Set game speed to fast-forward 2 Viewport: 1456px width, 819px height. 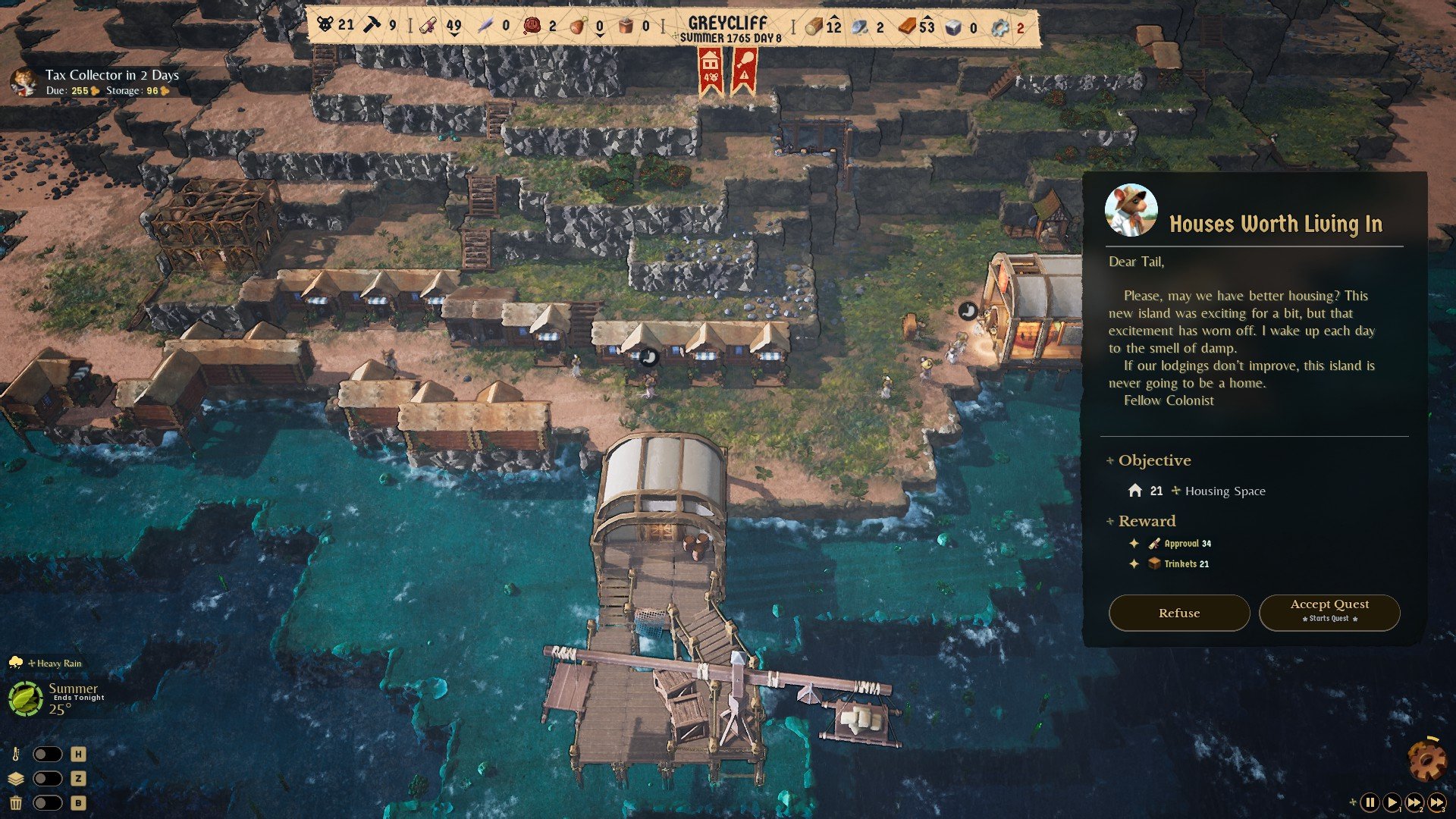[1414, 802]
